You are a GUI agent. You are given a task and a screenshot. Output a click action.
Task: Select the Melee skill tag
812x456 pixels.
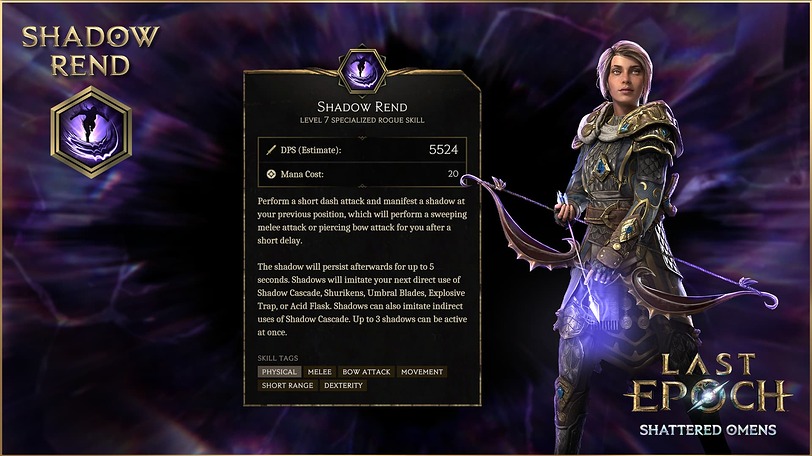click(320, 372)
